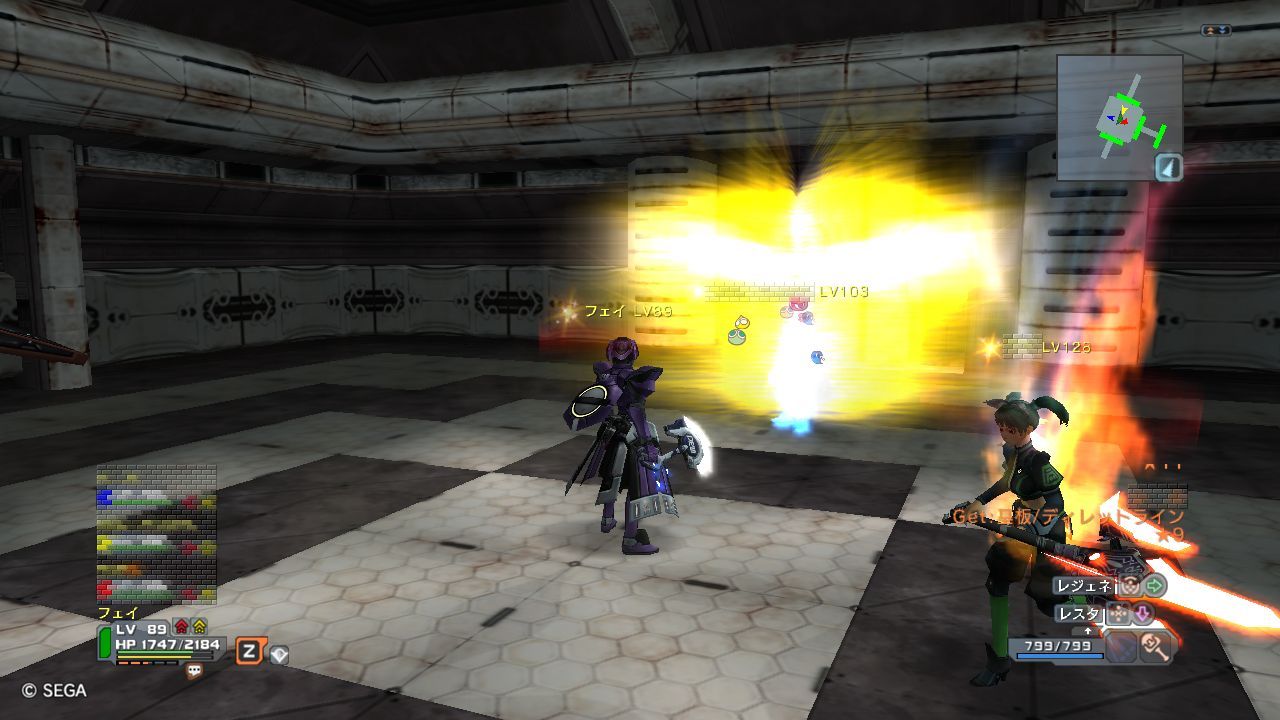The height and width of the screenshot is (720, 1280).
Task: Click the dark left weapon palette slot
Action: click(1121, 648)
